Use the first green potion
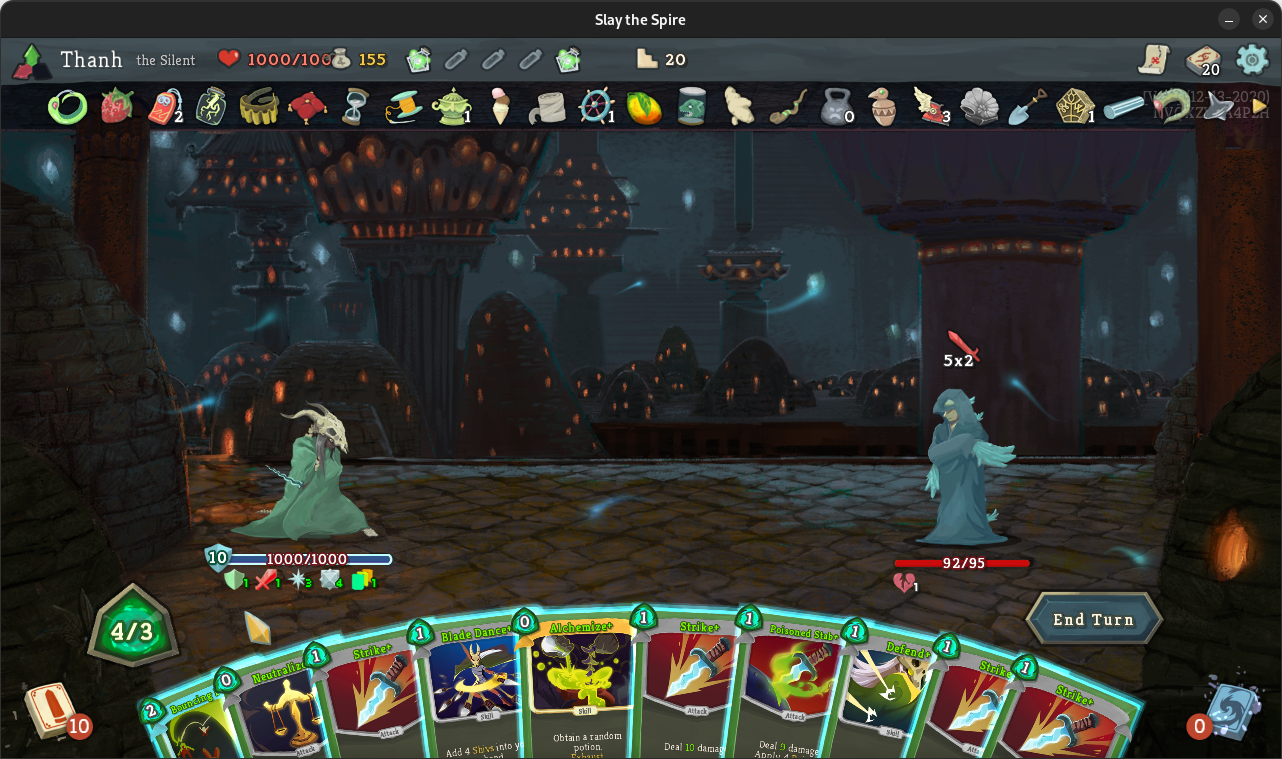The width and height of the screenshot is (1282, 759). [x=418, y=60]
